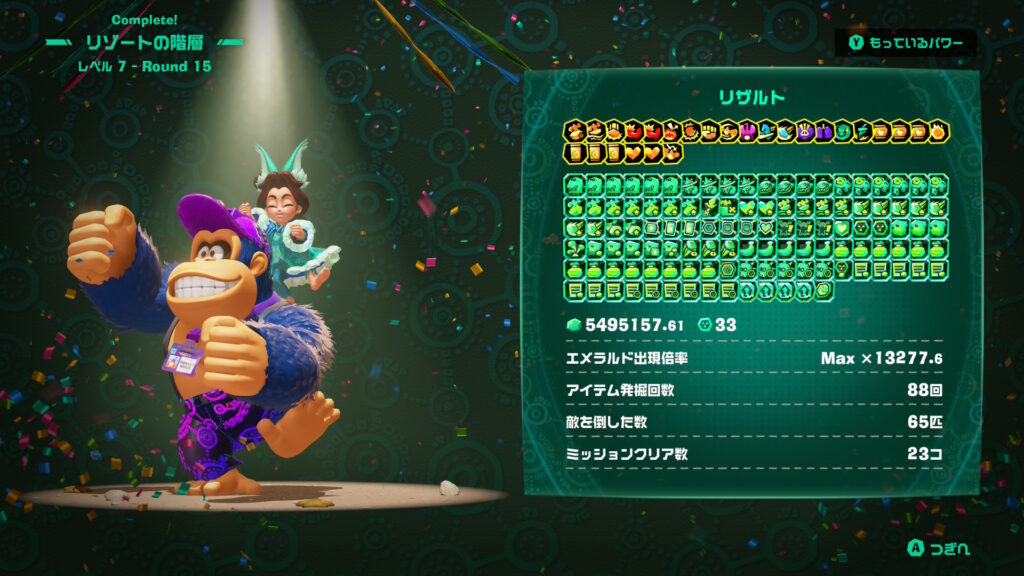This screenshot has height=576, width=1024.
Task: Pick the blue horse head power icon
Action: pyautogui.click(x=765, y=132)
